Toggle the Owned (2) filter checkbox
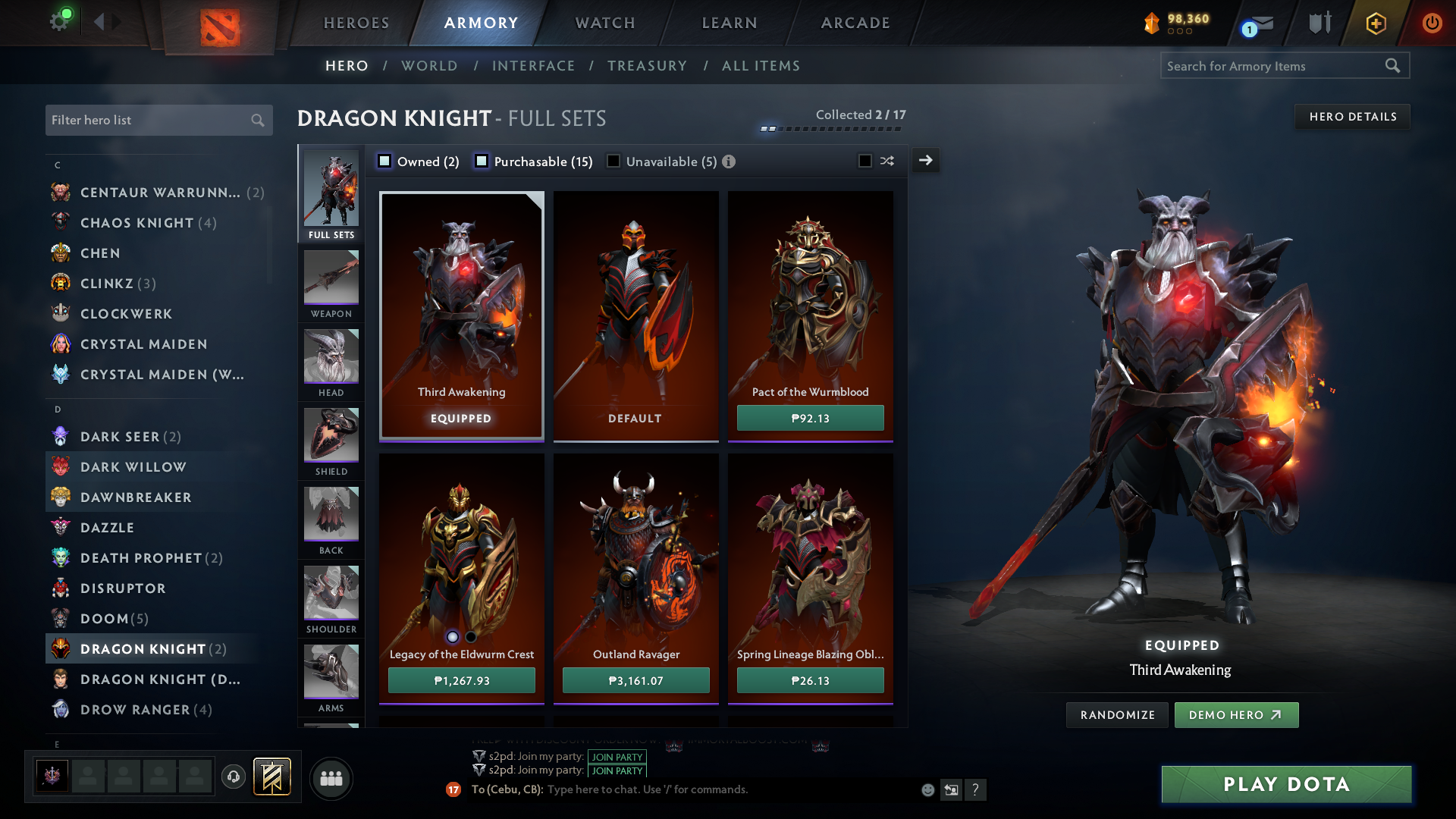1456x819 pixels. 385,161
